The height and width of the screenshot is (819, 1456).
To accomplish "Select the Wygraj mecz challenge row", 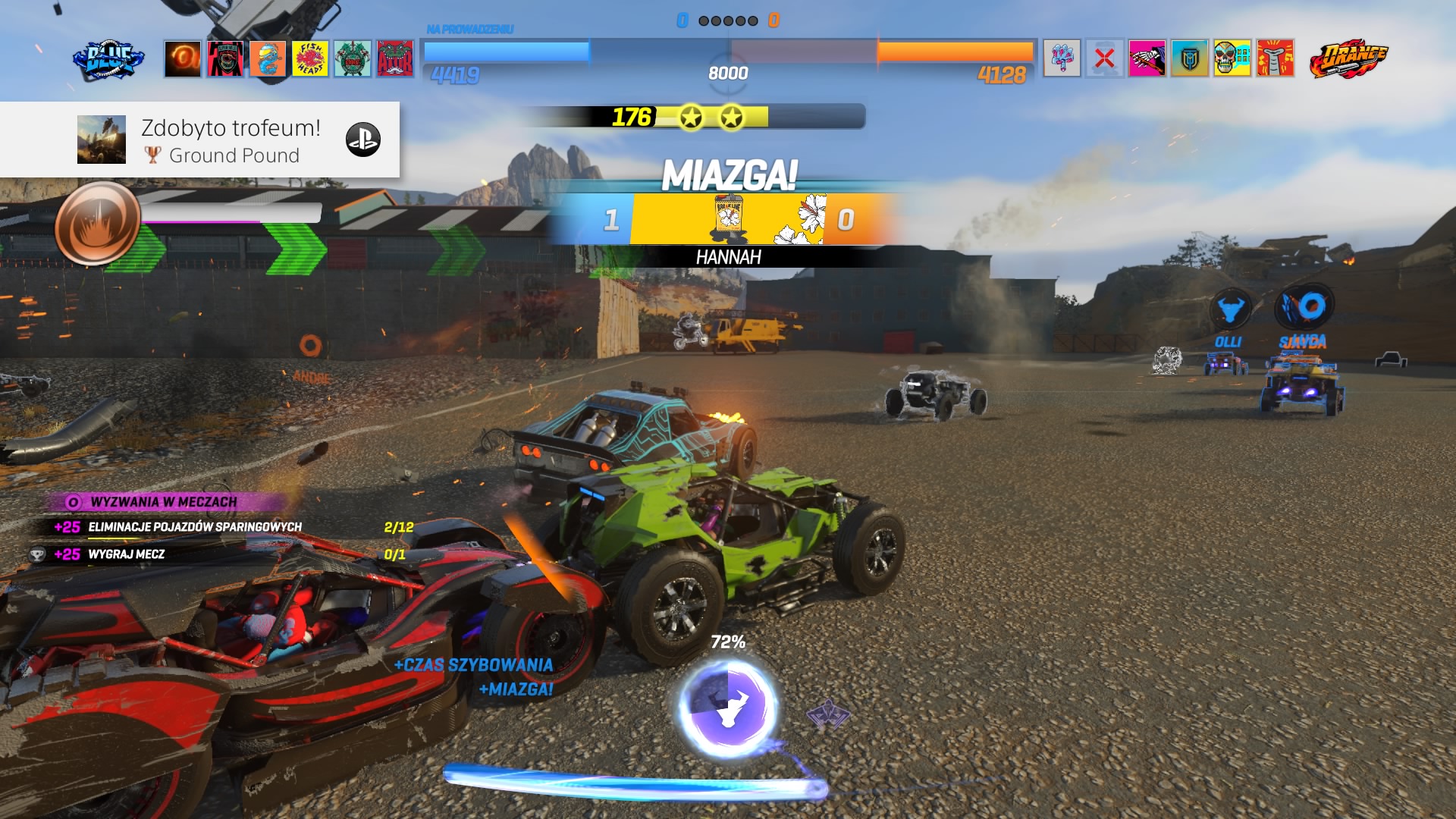I will pyautogui.click(x=127, y=554).
